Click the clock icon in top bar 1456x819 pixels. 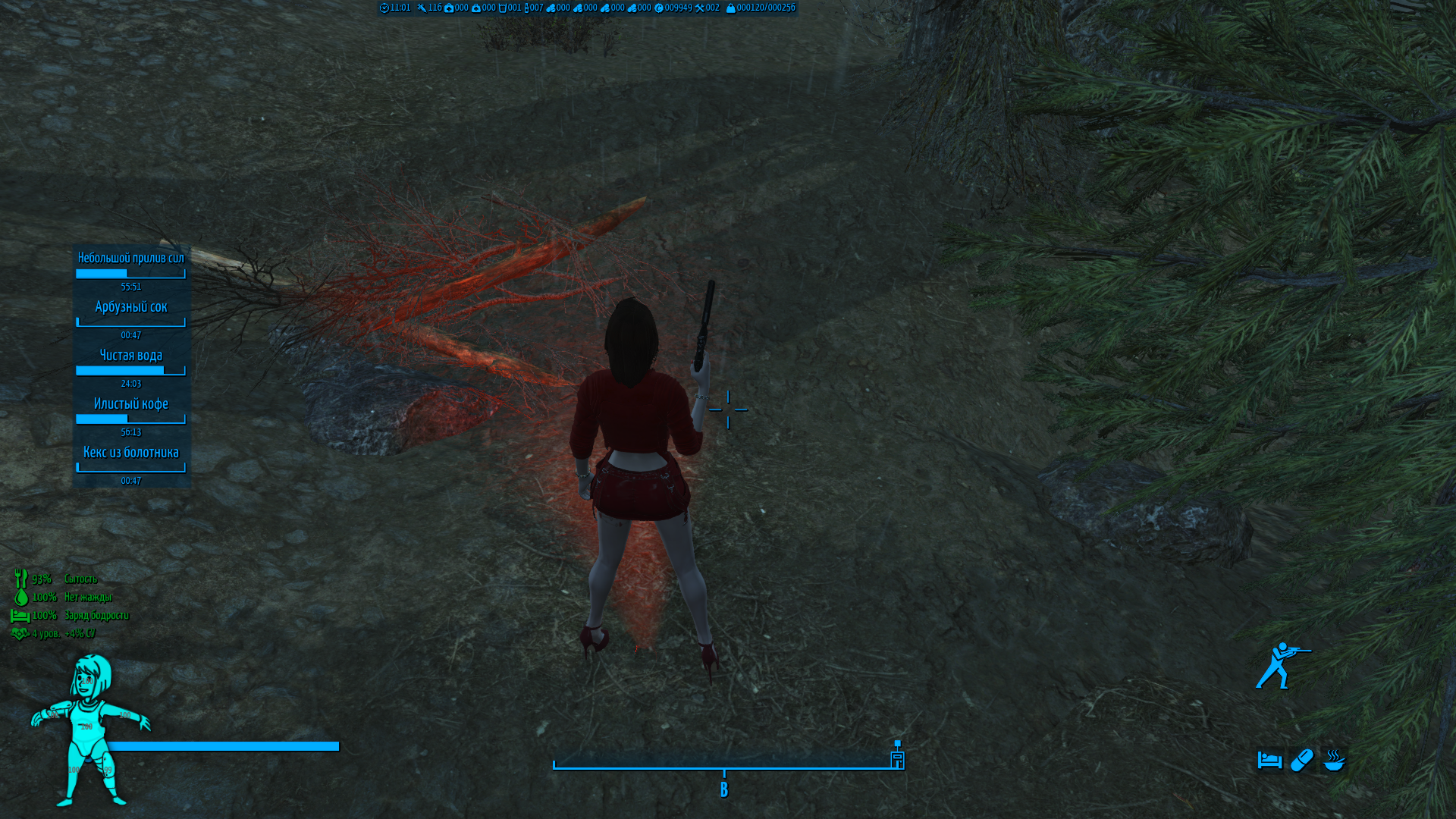click(384, 8)
